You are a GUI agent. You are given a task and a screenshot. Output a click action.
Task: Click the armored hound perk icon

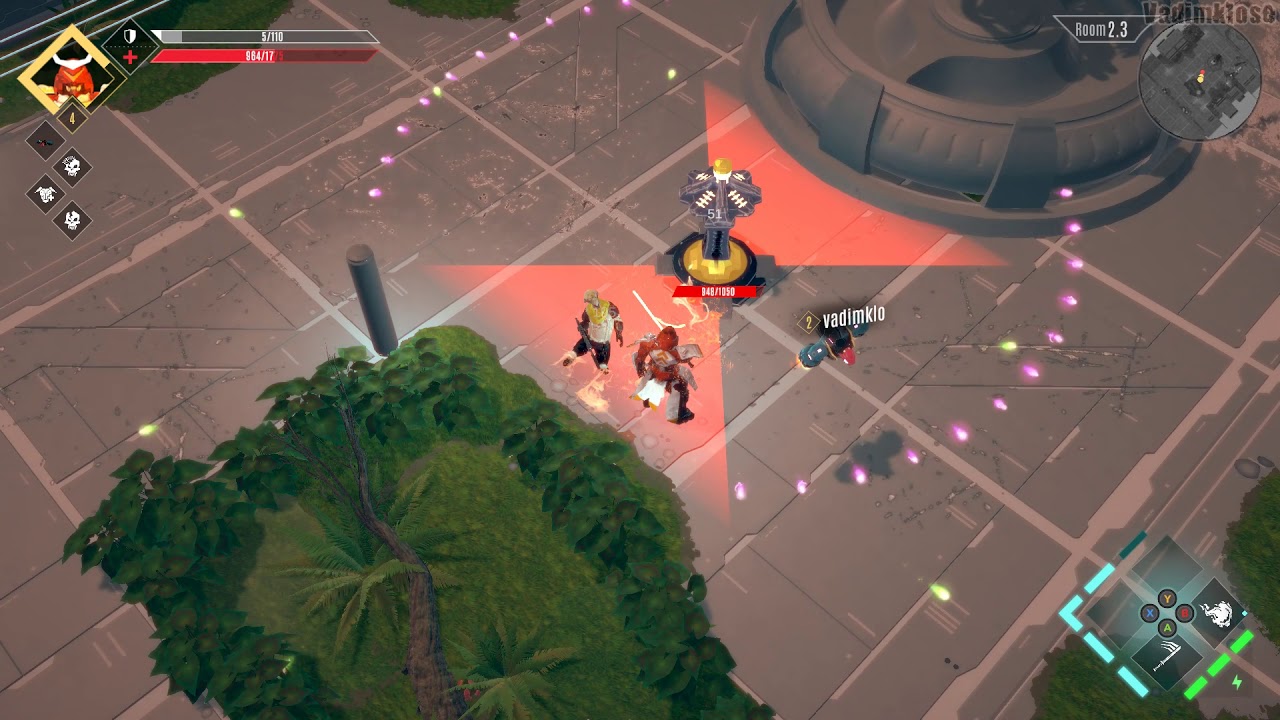click(47, 193)
